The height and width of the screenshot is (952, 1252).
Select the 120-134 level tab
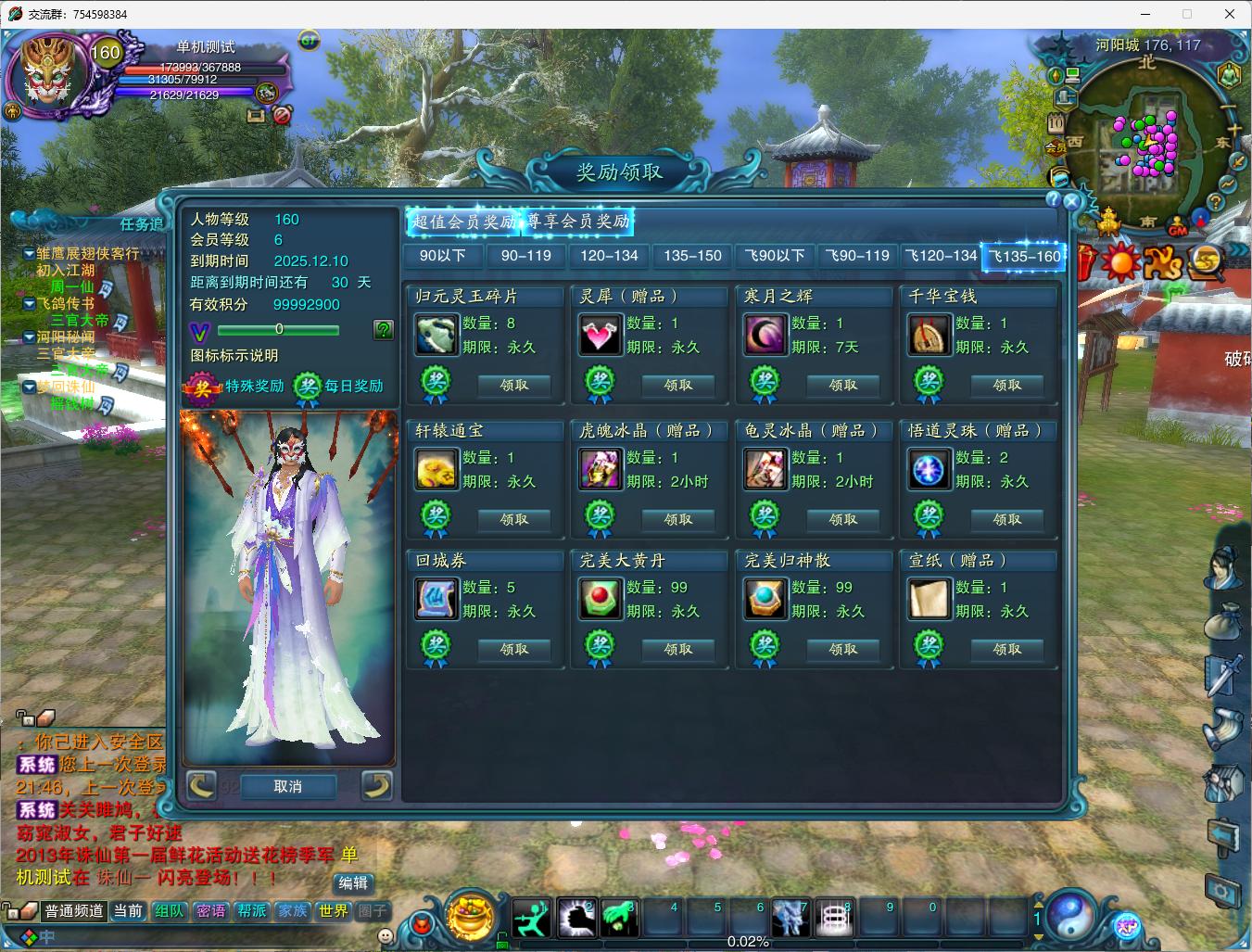609,256
